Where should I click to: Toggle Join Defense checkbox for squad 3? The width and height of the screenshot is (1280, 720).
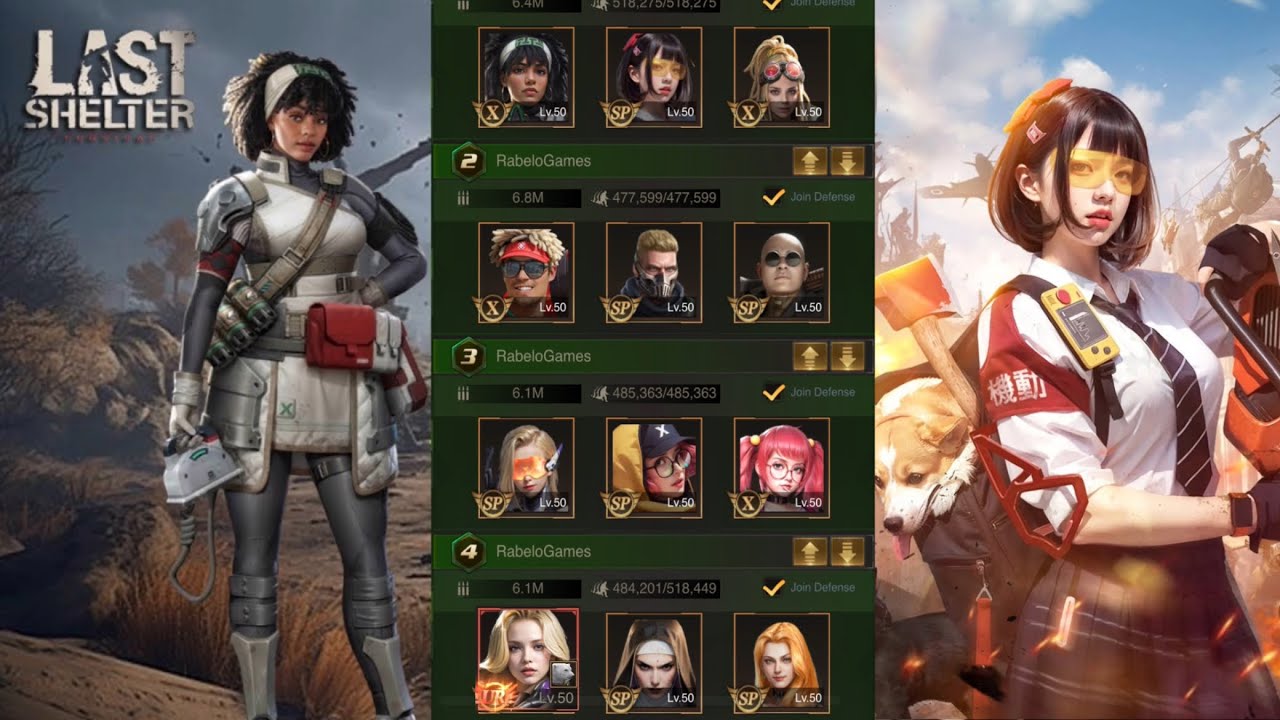[772, 392]
